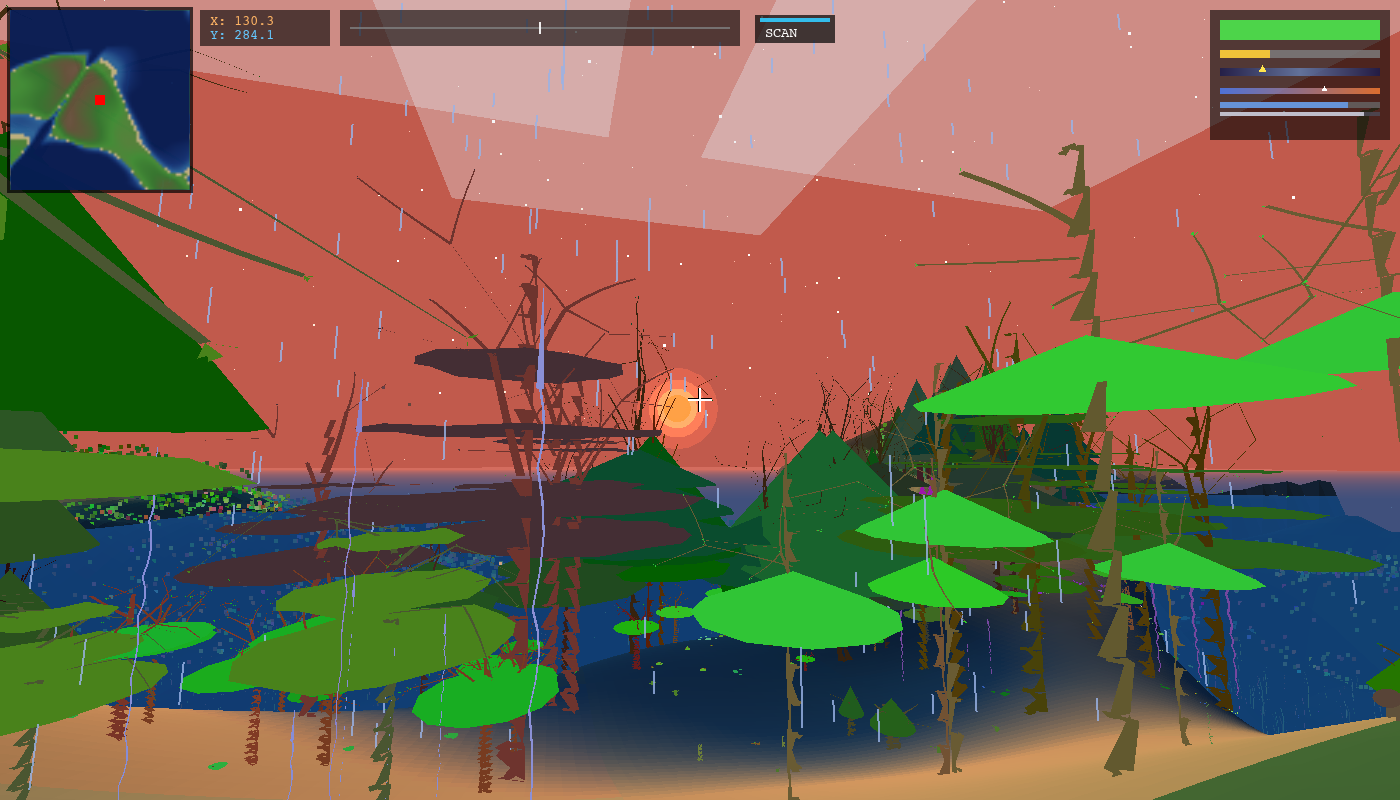Click the white triangle on the gradient bar
The width and height of the screenshot is (1400, 800).
pyautogui.click(x=1325, y=88)
